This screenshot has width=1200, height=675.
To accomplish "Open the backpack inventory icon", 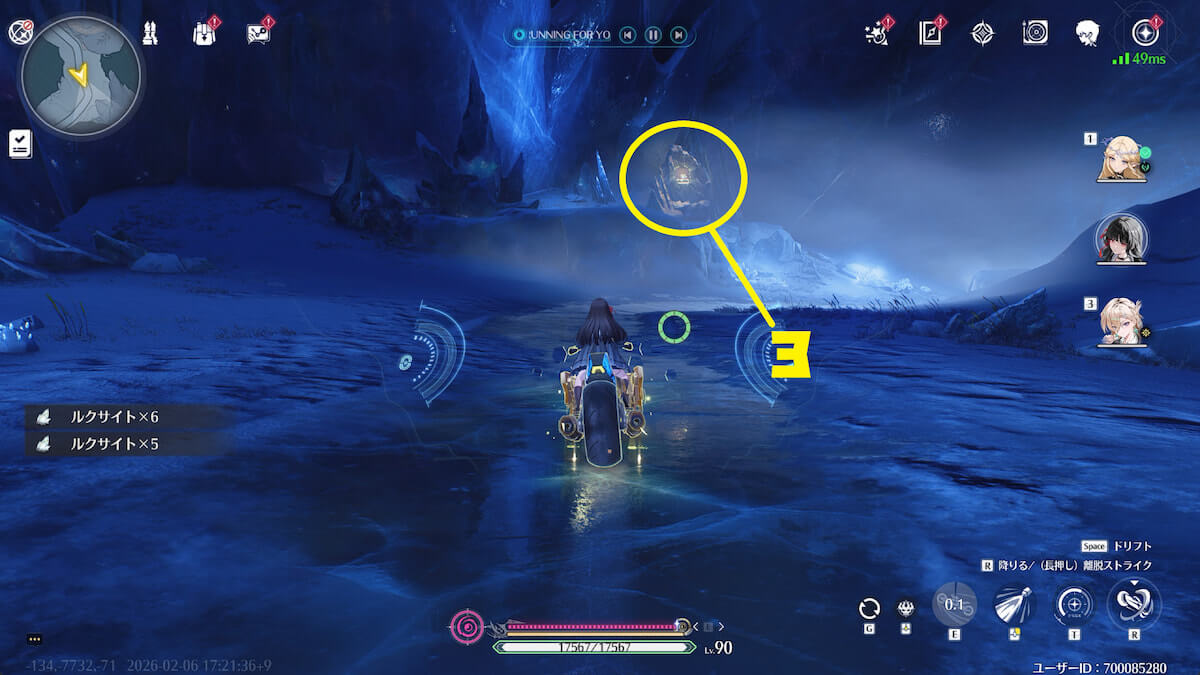I will click(x=204, y=33).
